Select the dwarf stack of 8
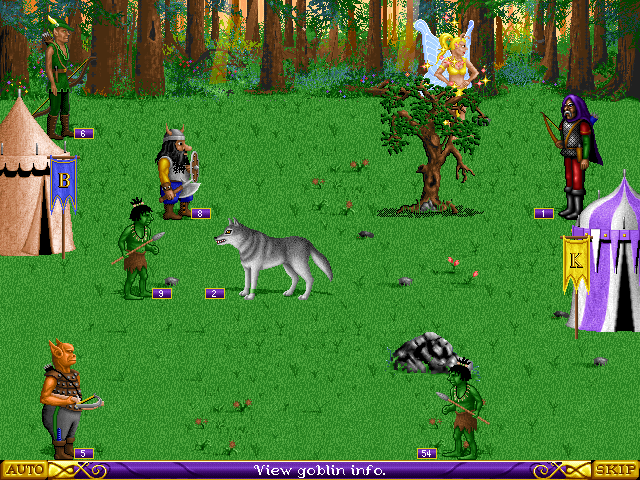The image size is (640, 480). [x=178, y=172]
